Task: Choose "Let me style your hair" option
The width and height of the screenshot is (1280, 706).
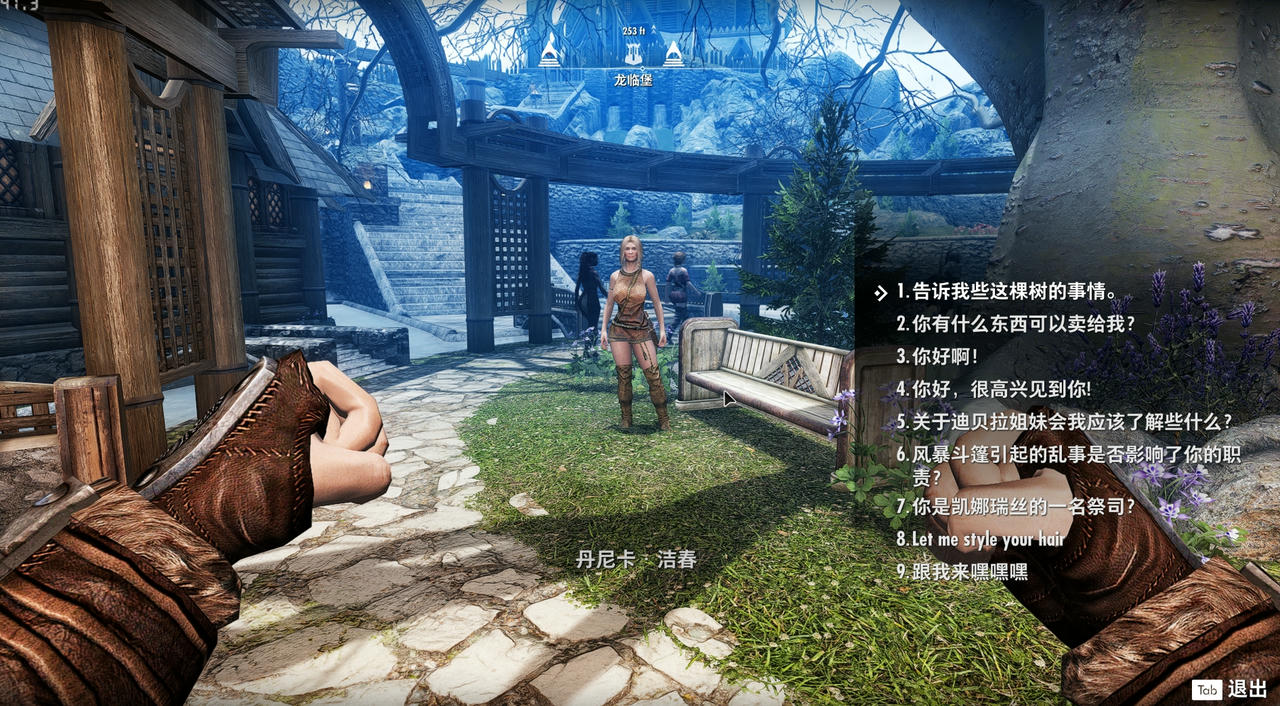Action: tap(981, 539)
